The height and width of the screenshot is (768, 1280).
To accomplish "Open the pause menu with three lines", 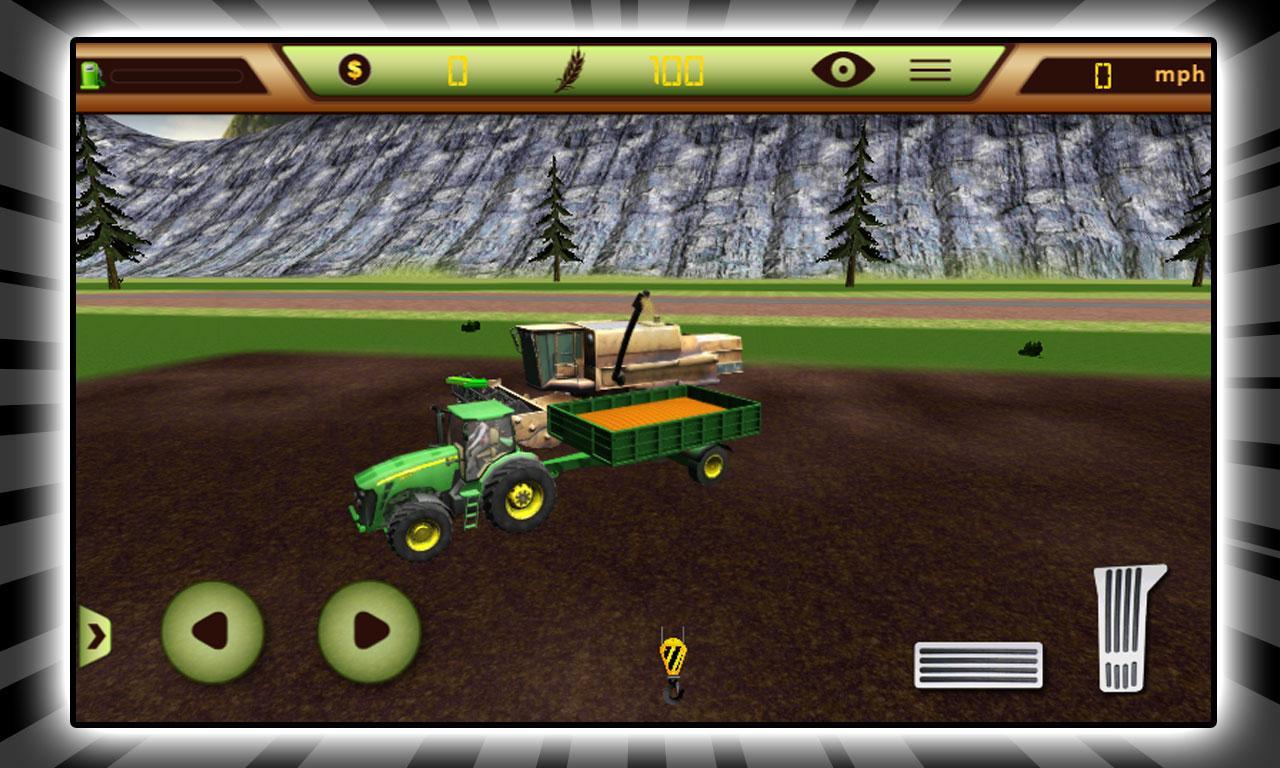I will point(931,68).
